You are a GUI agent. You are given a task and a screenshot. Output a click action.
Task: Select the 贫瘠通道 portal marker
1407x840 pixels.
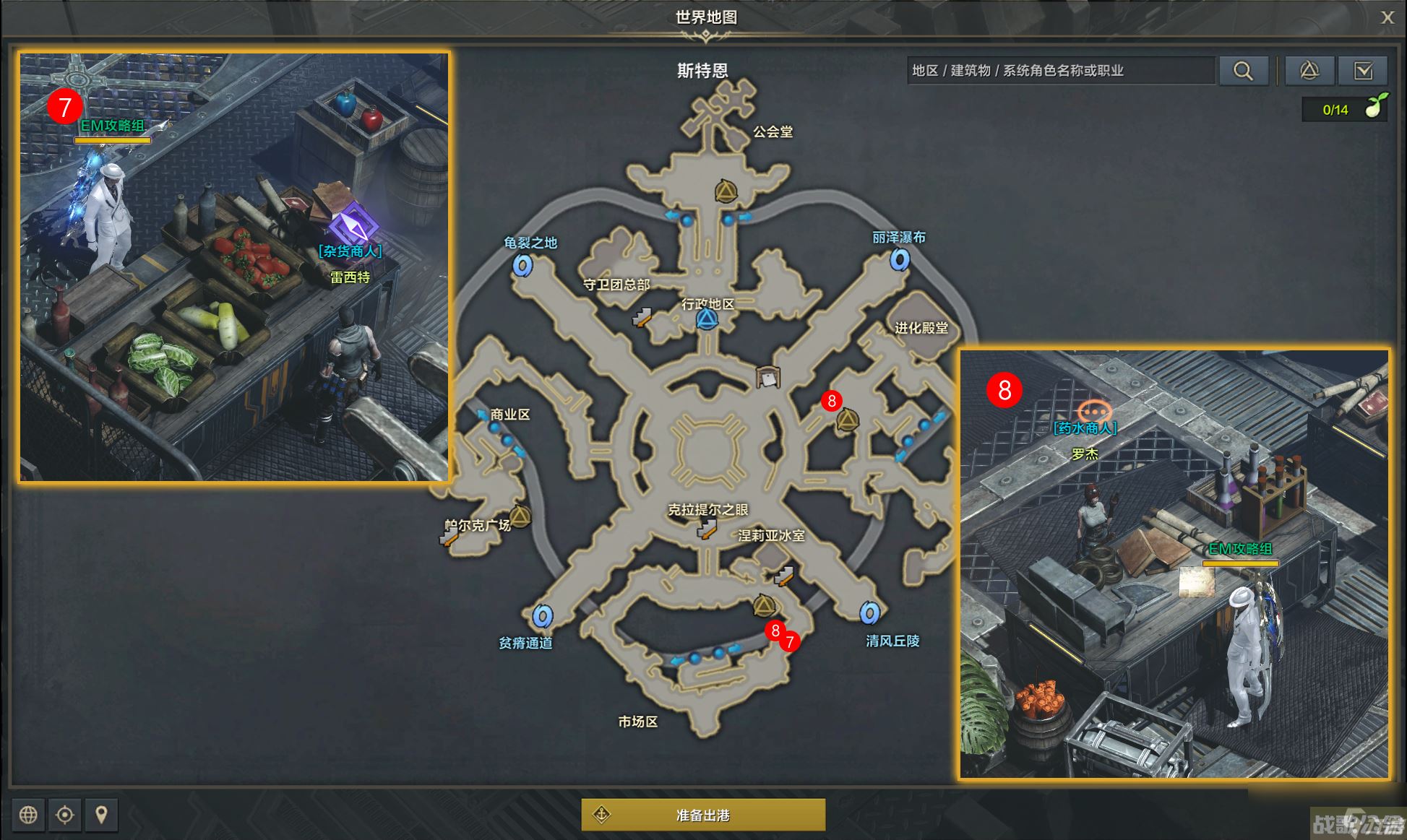tap(543, 616)
